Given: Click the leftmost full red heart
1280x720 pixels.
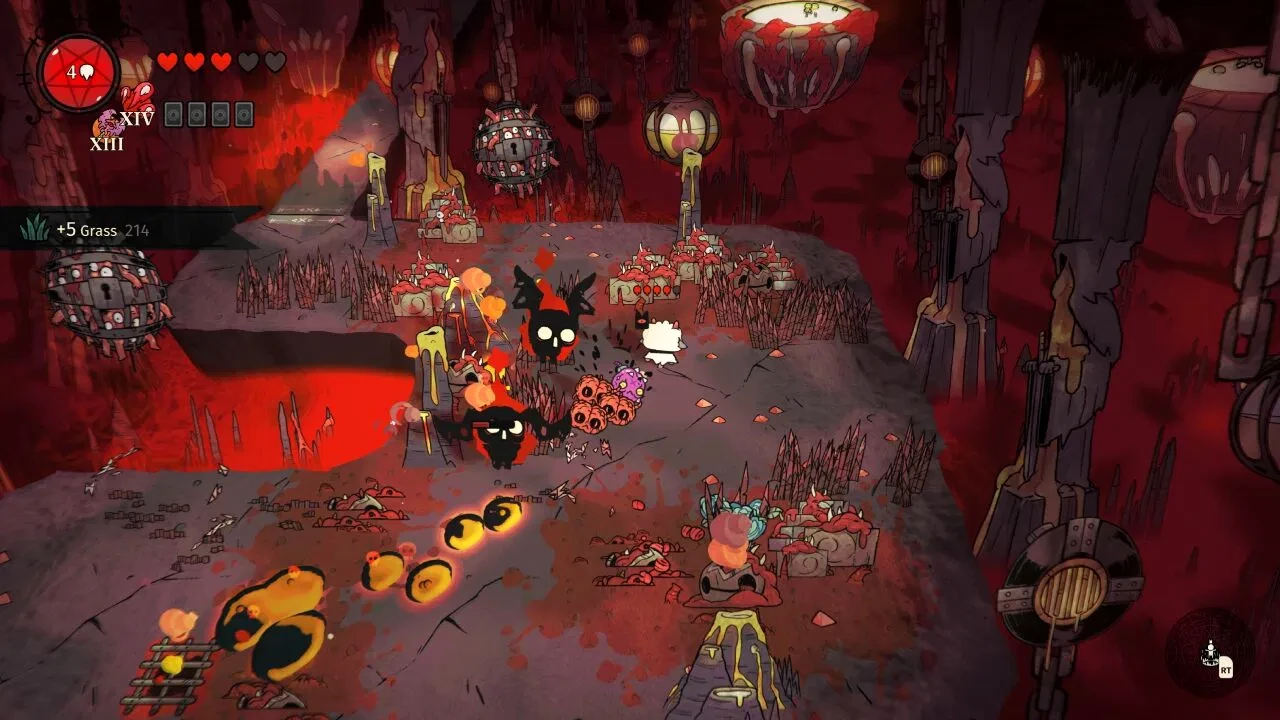Looking at the screenshot, I should pos(168,63).
